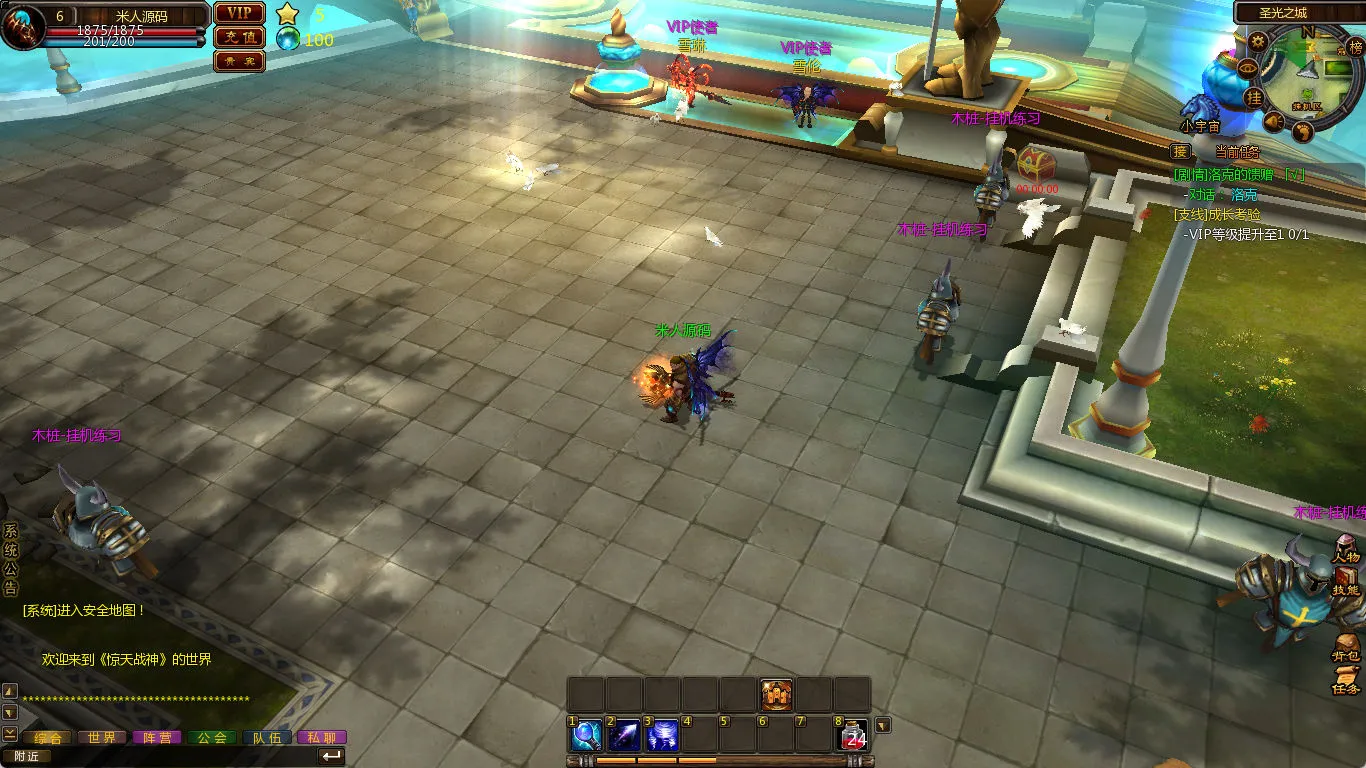Click the castle town-return icon on the hotbar

tap(776, 694)
